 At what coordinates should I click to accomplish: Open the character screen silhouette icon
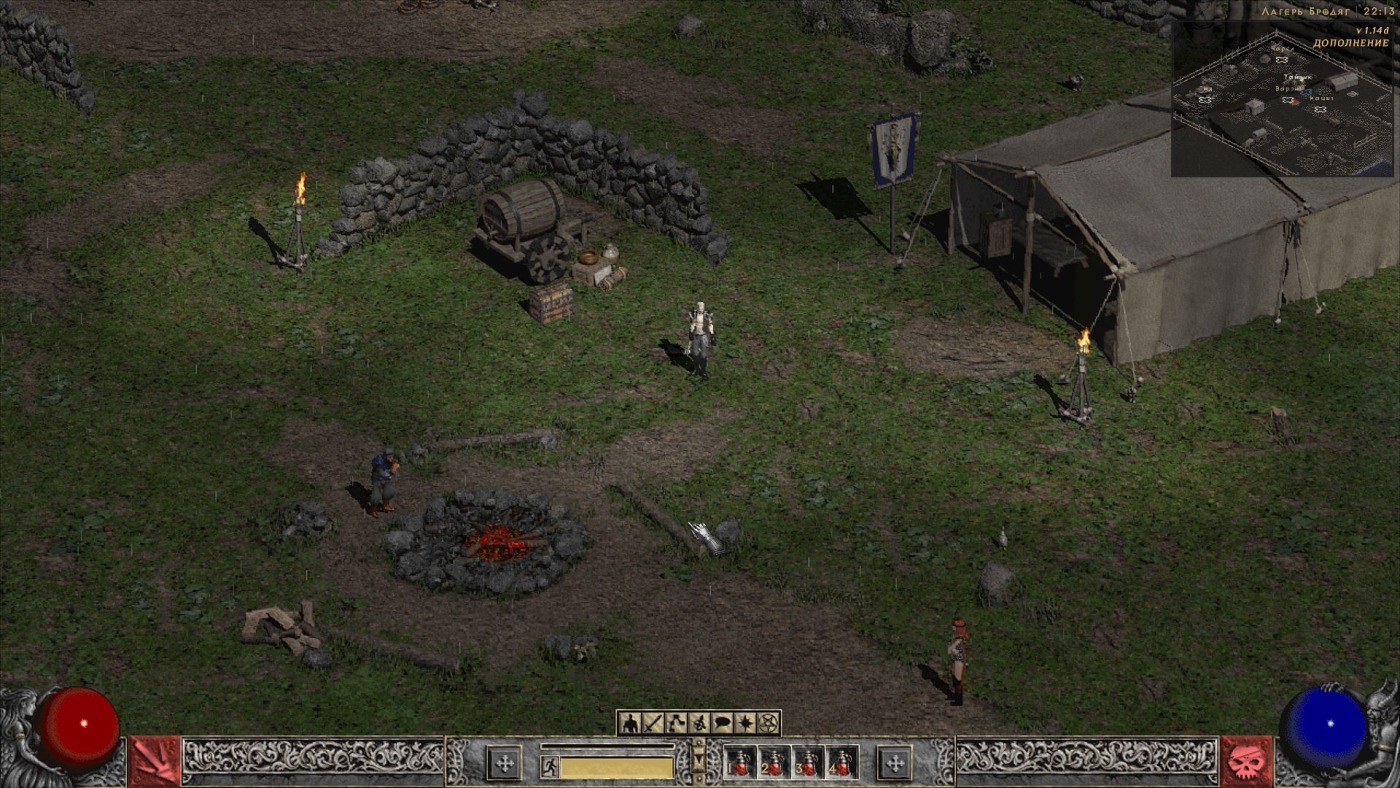pos(629,722)
